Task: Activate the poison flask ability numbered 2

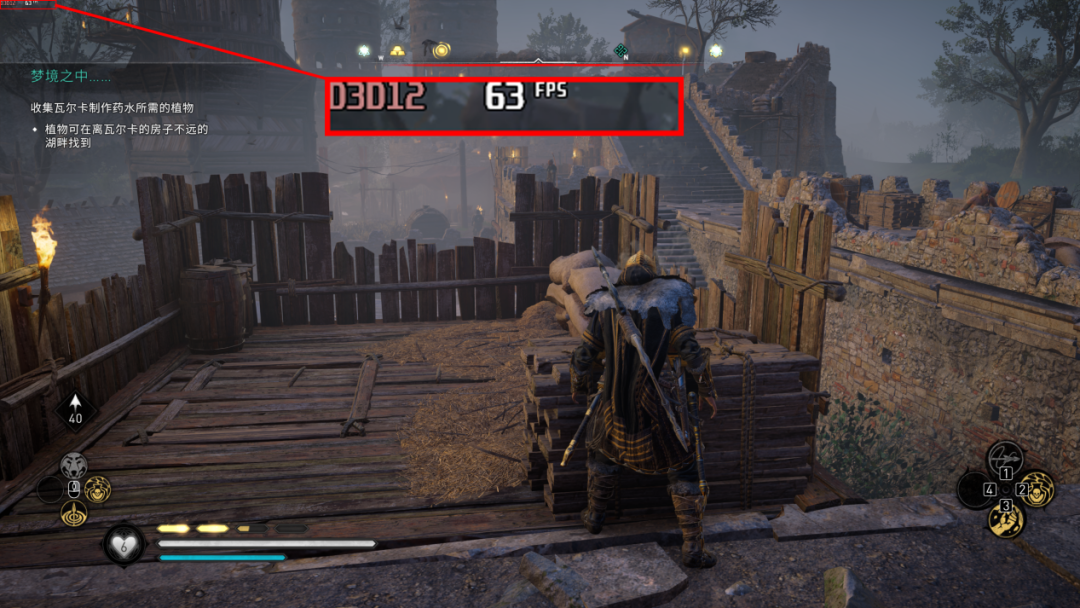Action: (1036, 489)
